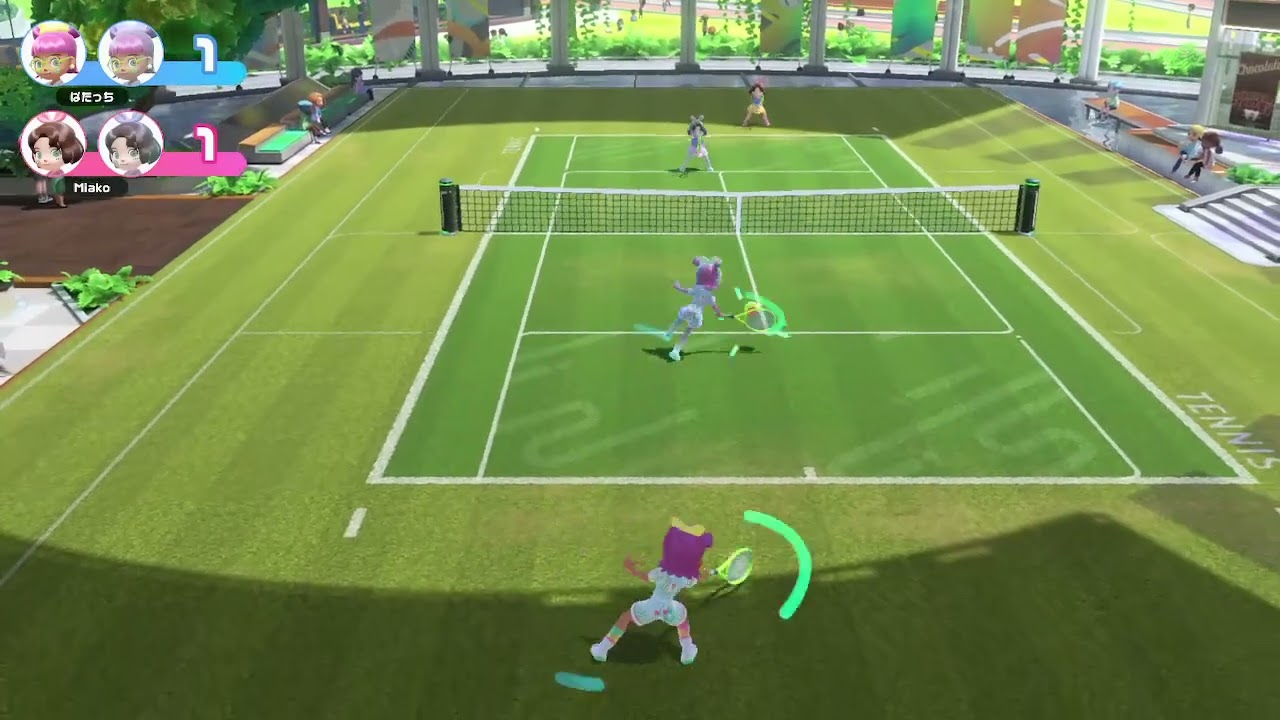Click the brown-haired avatar with the pink bow
Viewport: 1280px width, 720px height.
click(x=53, y=144)
